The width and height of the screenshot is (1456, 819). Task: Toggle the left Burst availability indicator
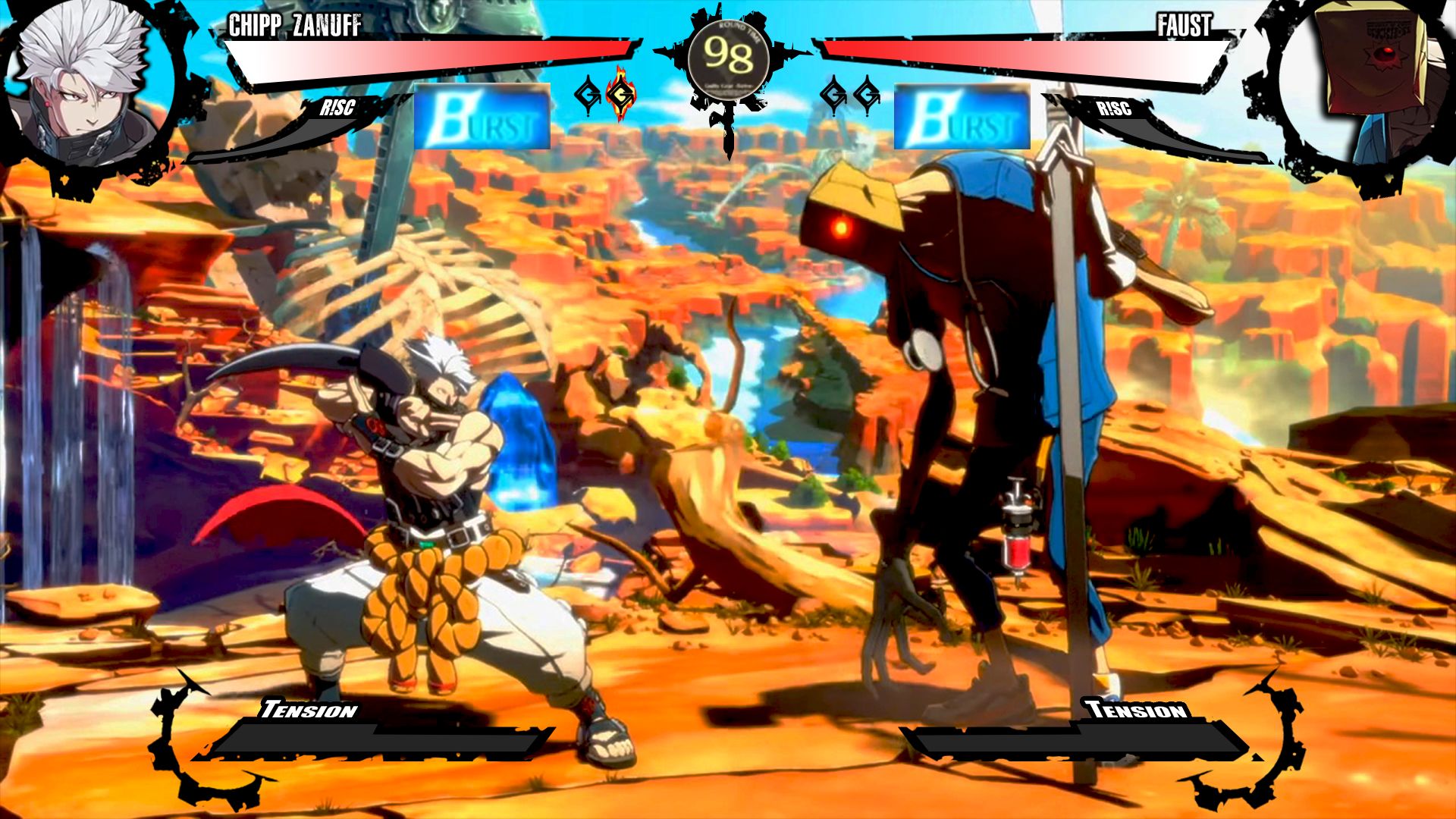(x=482, y=119)
